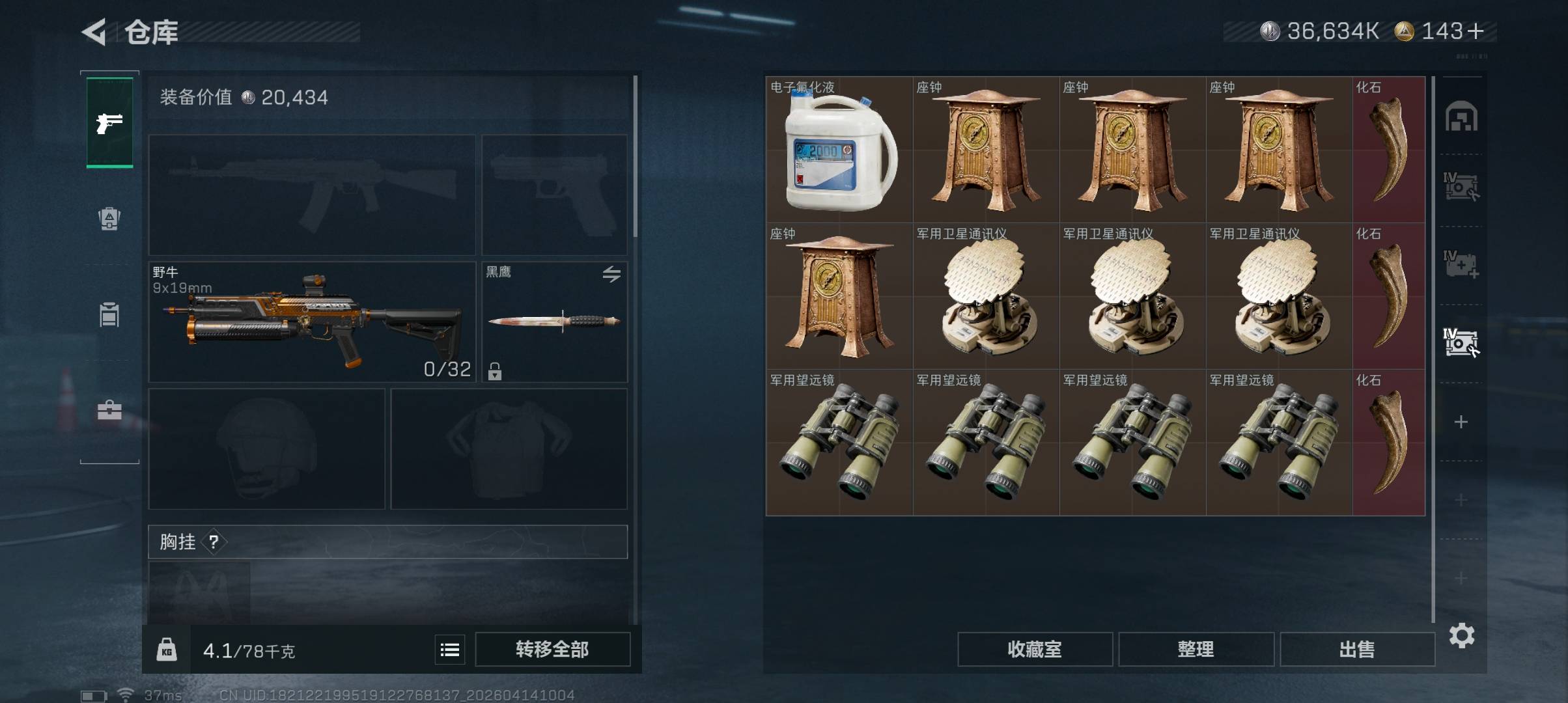Open warehouse settings gear
Image resolution: width=1568 pixels, height=703 pixels.
coord(1462,635)
